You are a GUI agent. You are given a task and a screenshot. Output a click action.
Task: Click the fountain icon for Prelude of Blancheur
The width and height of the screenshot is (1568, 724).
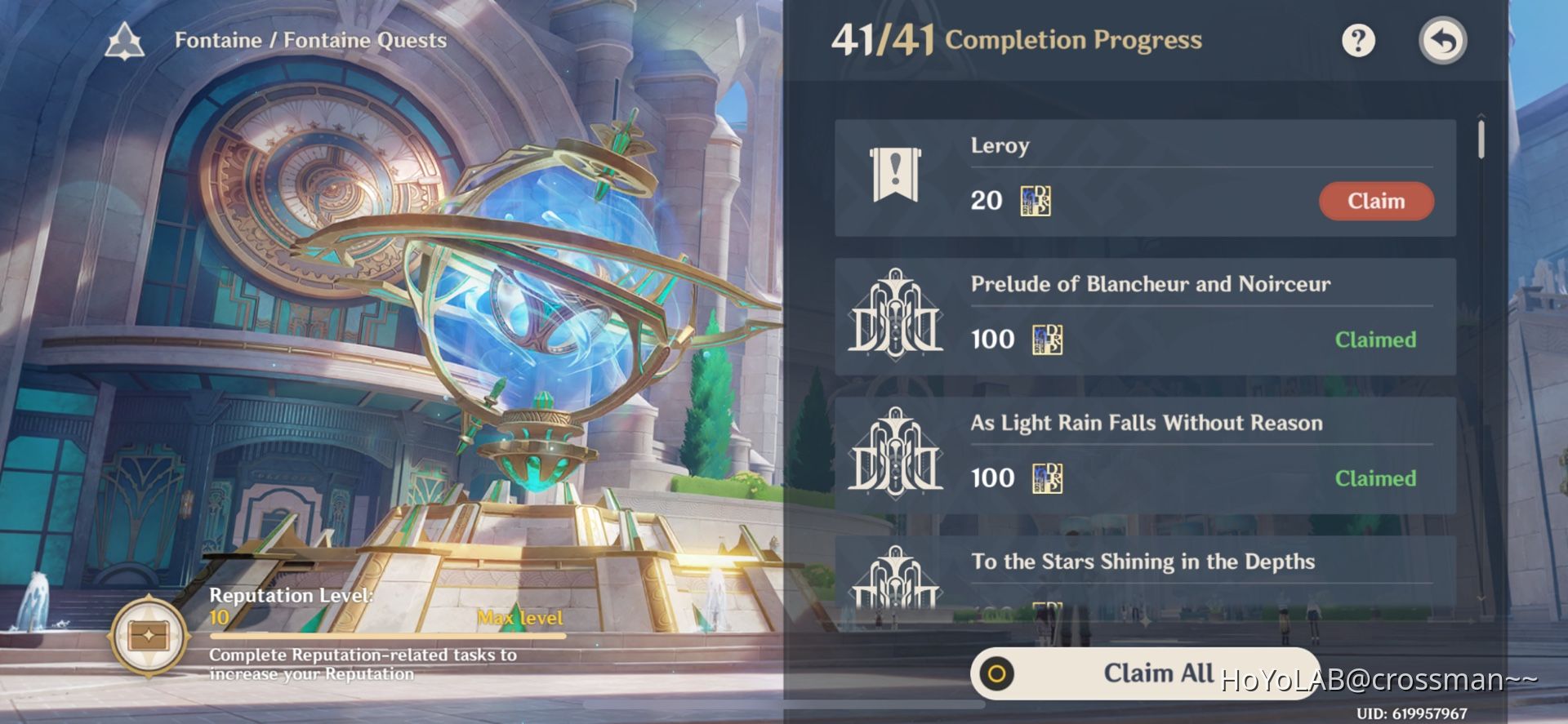coord(895,317)
